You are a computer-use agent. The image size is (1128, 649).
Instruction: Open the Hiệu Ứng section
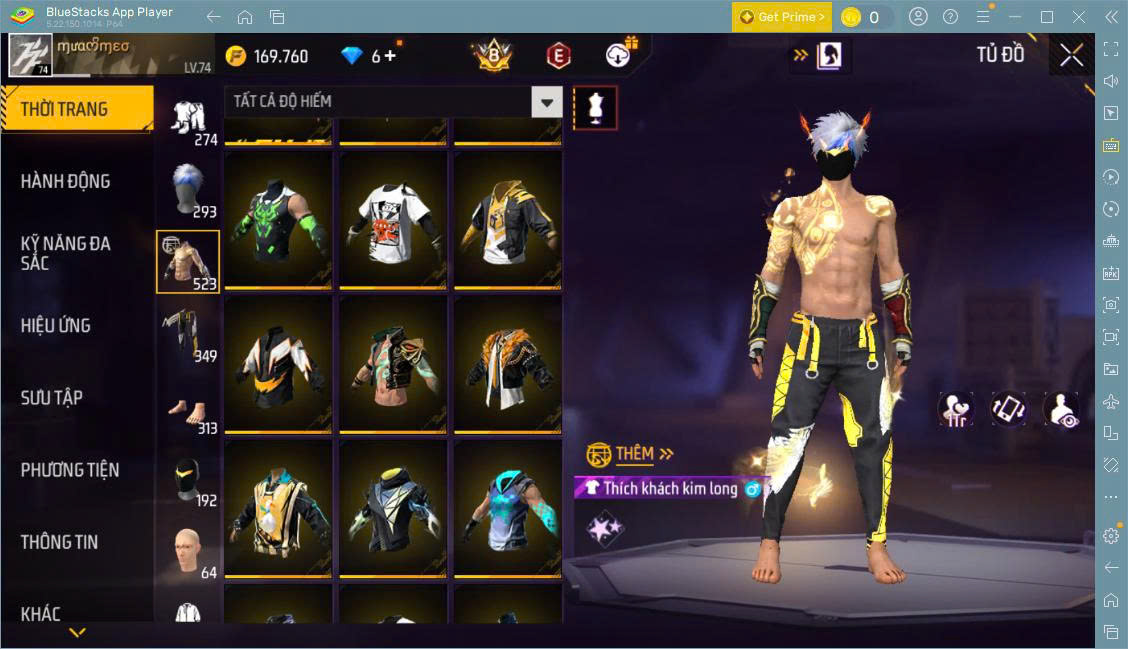[x=56, y=325]
